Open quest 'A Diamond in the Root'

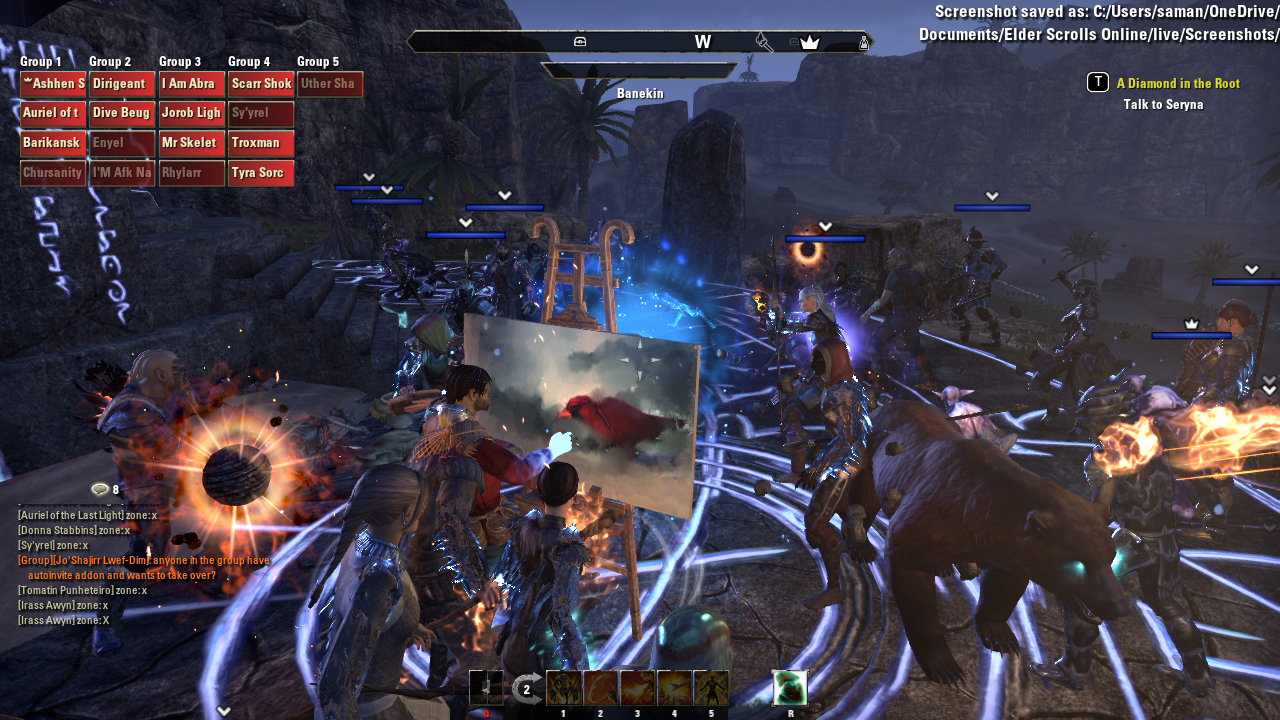[x=1178, y=83]
